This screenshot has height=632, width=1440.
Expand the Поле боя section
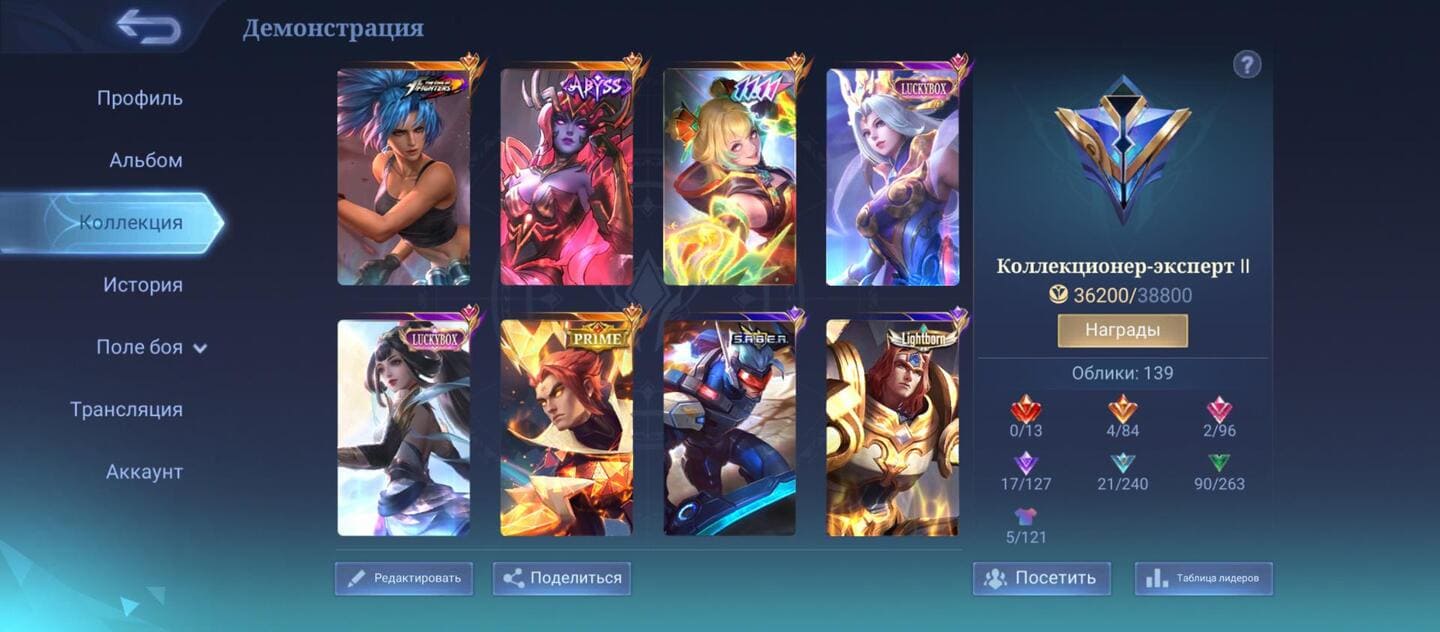pyautogui.click(x=151, y=347)
